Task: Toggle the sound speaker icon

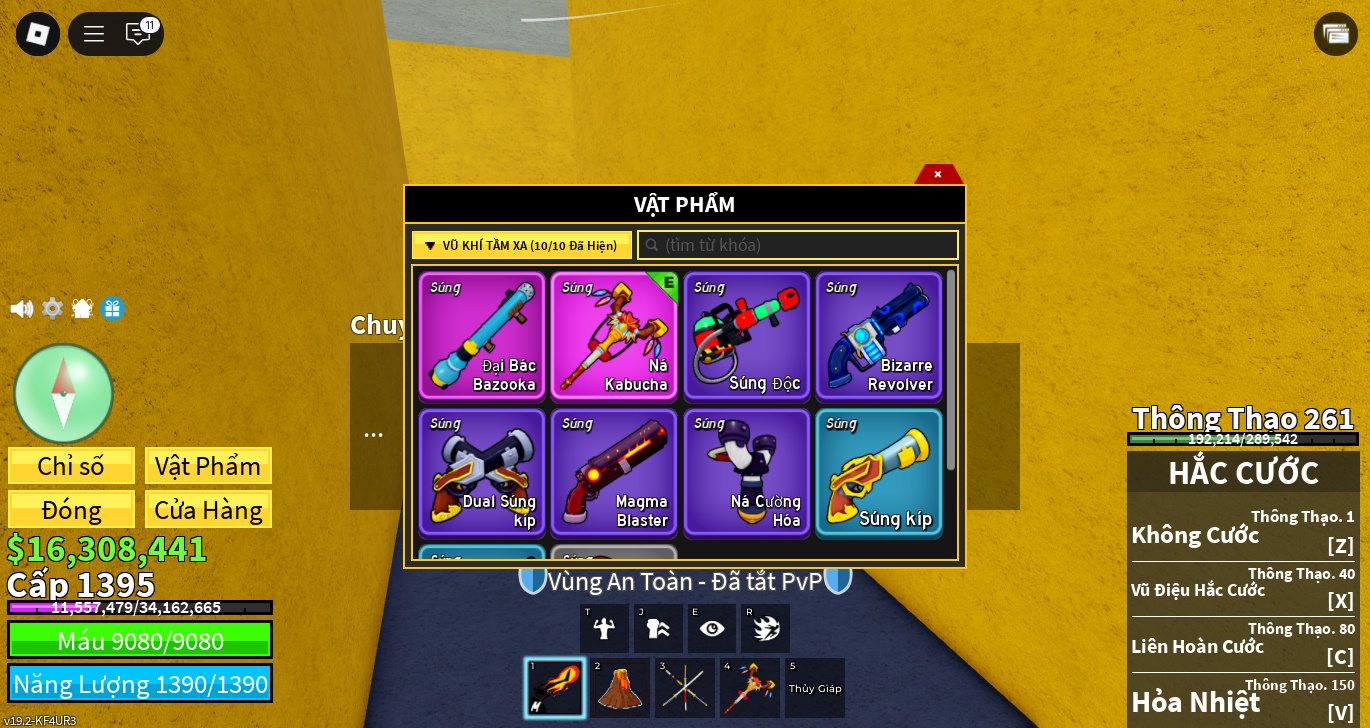Action: click(x=21, y=309)
